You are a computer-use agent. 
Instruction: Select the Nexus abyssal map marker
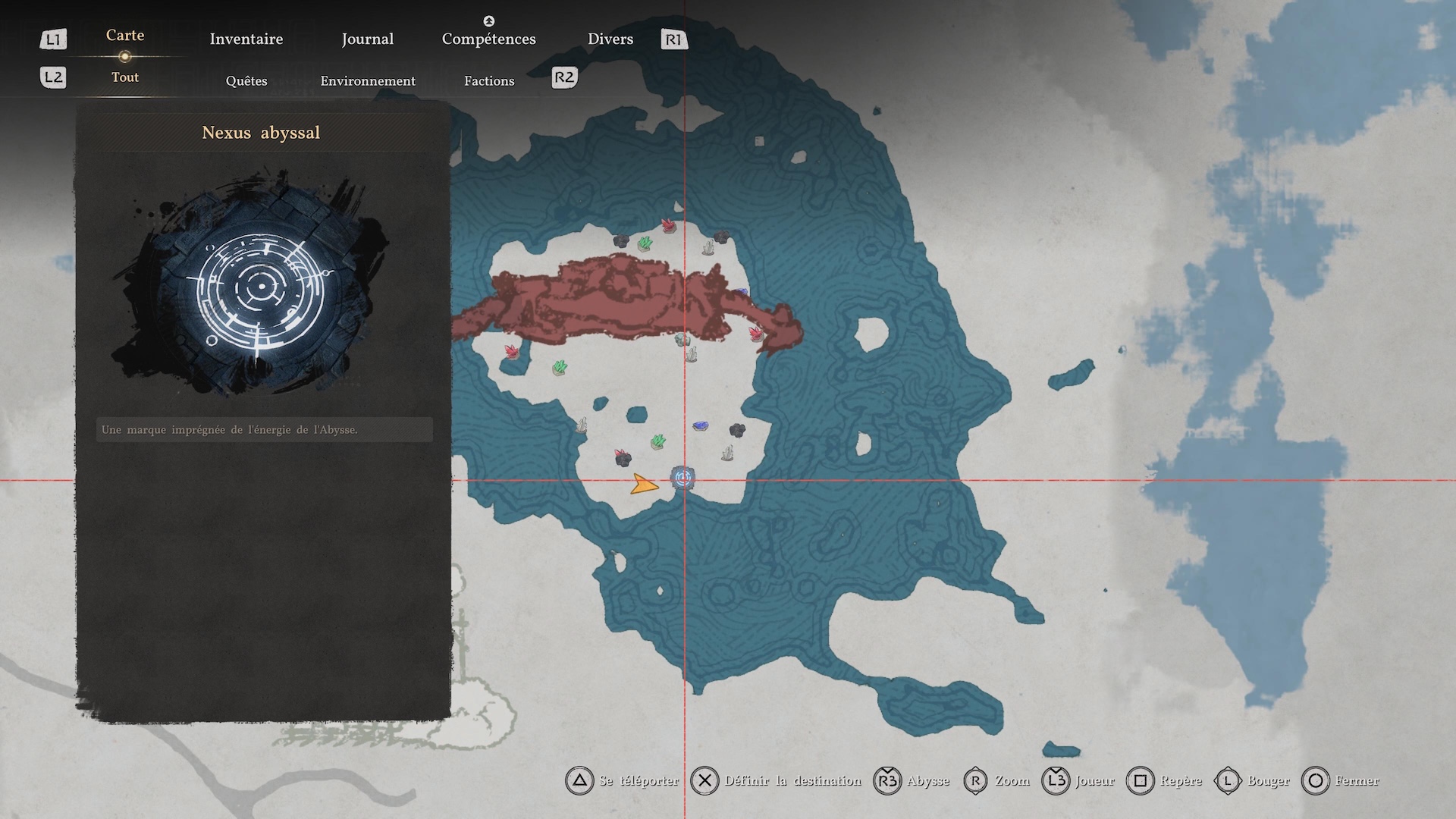pyautogui.click(x=683, y=479)
